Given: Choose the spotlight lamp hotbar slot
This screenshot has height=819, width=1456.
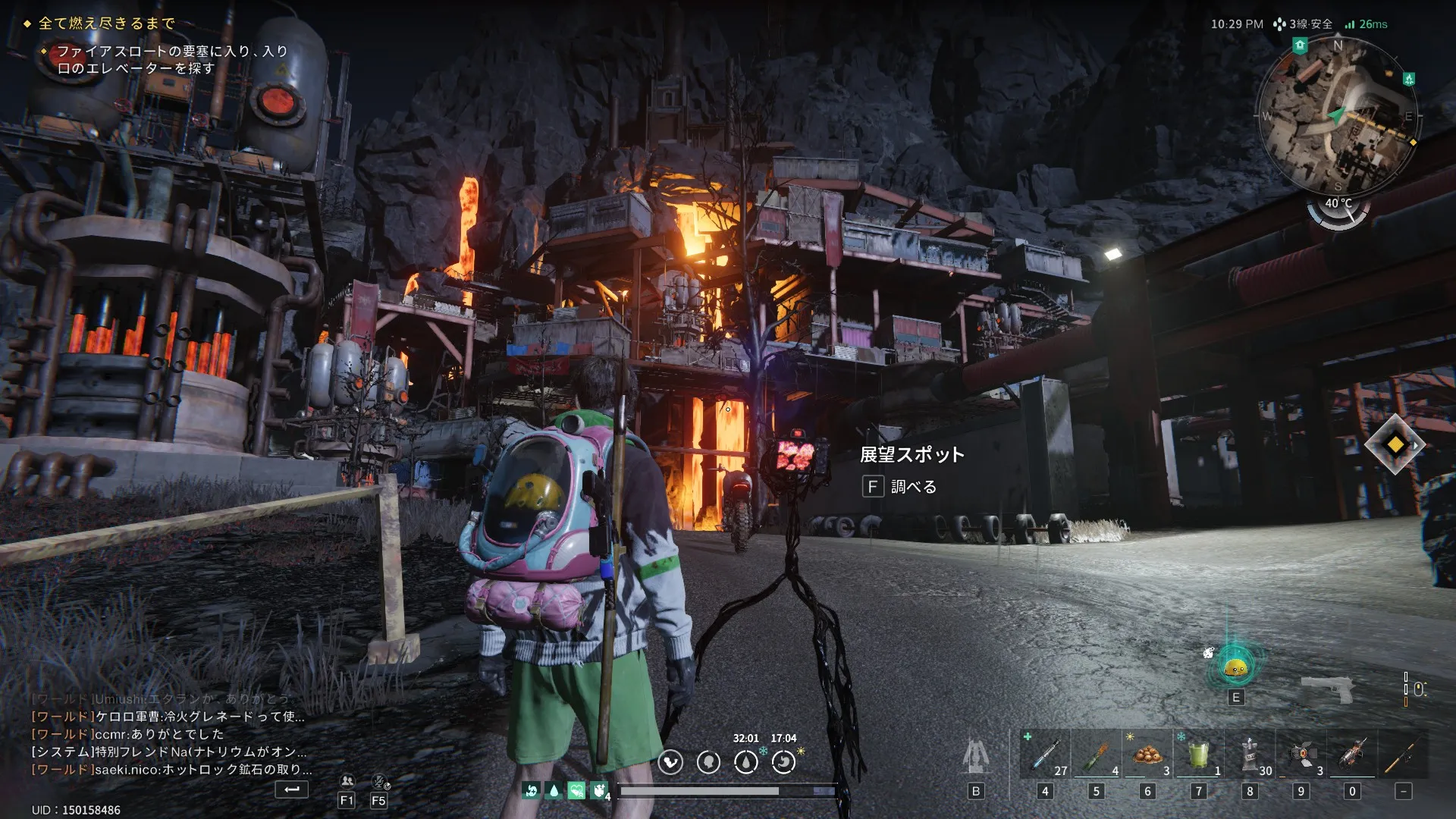Looking at the screenshot, I should point(1301,754).
